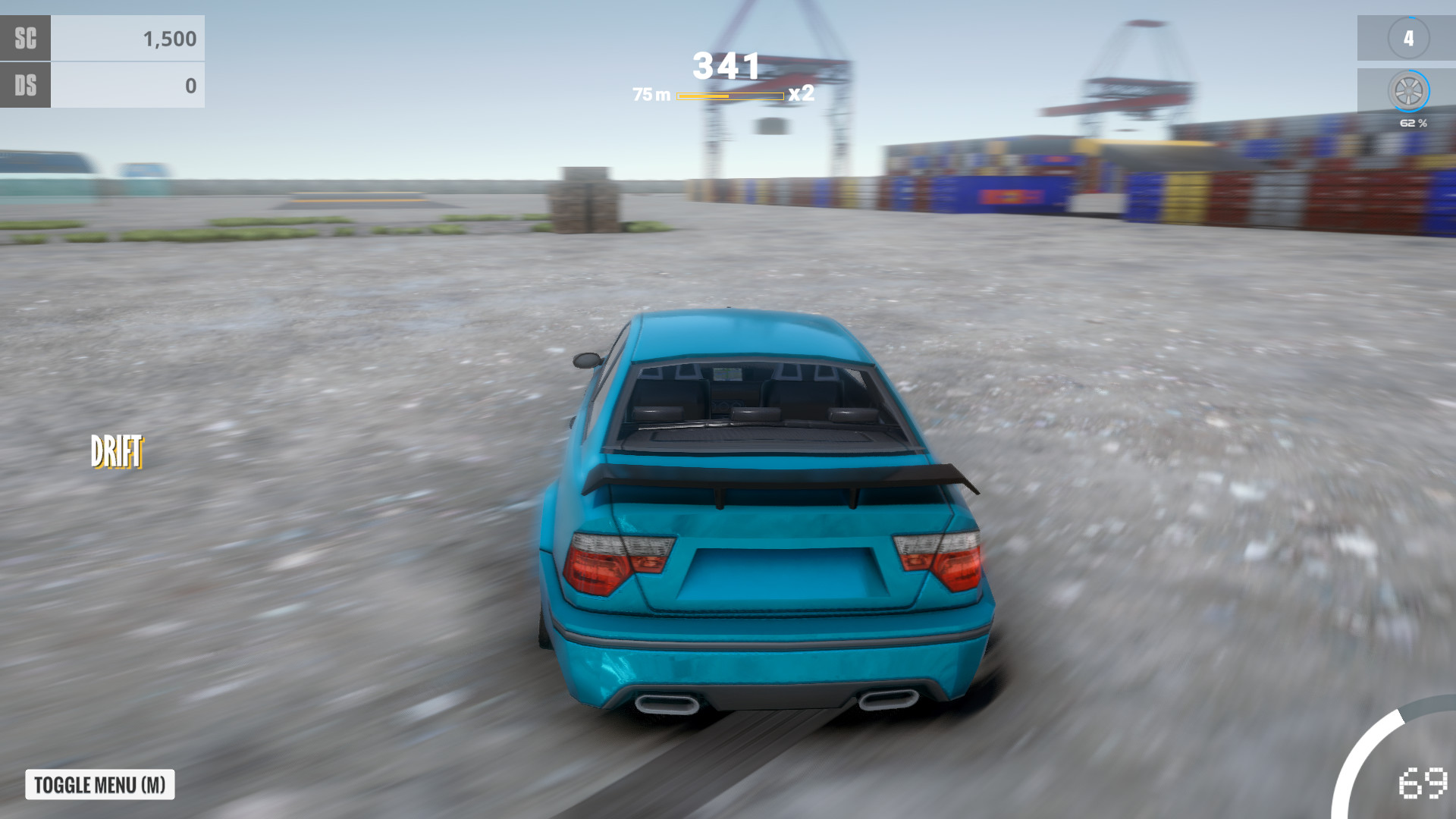
Task: Select the drift score 341 display
Action: pyautogui.click(x=726, y=67)
